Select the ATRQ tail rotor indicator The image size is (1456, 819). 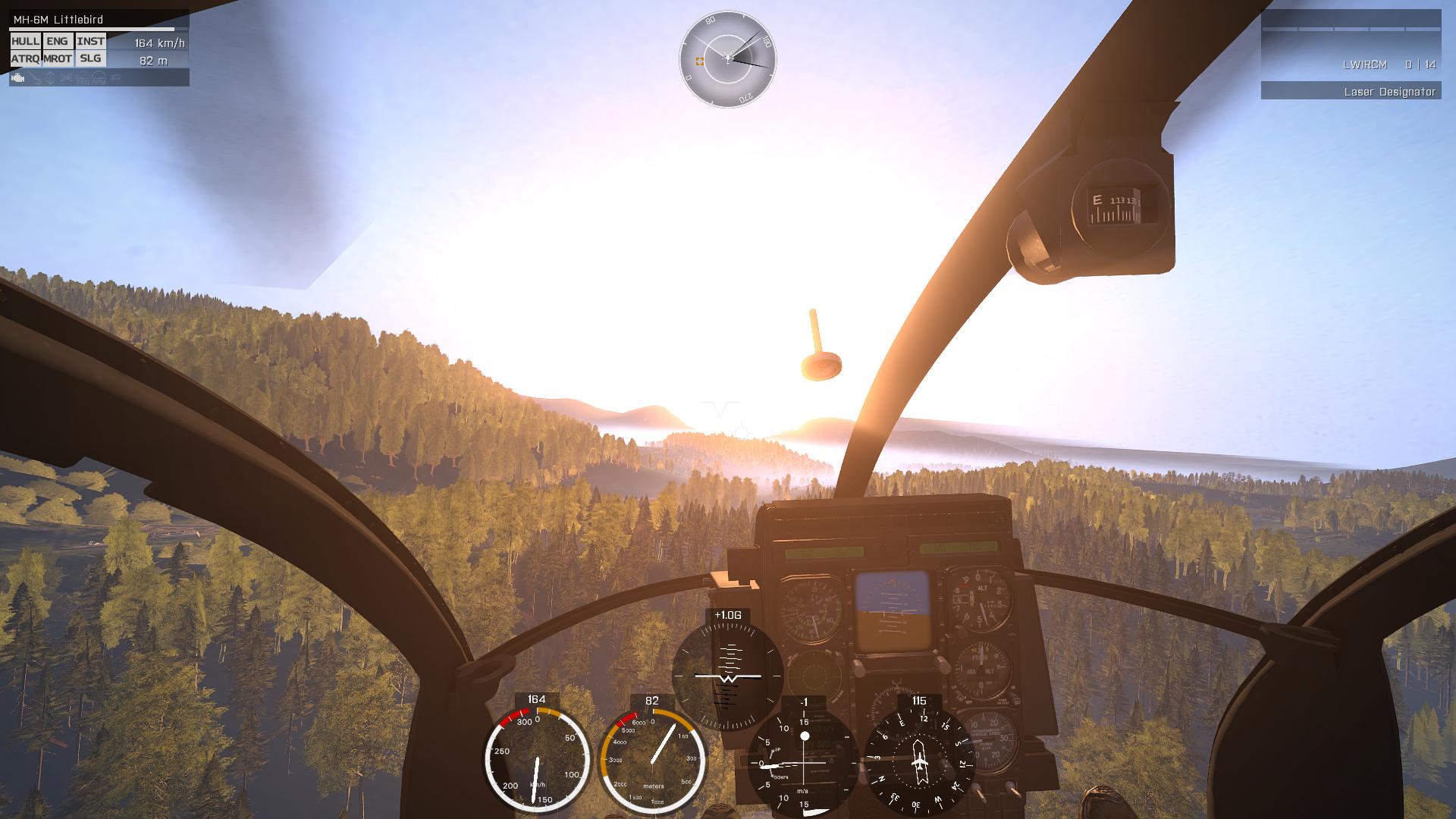click(25, 58)
